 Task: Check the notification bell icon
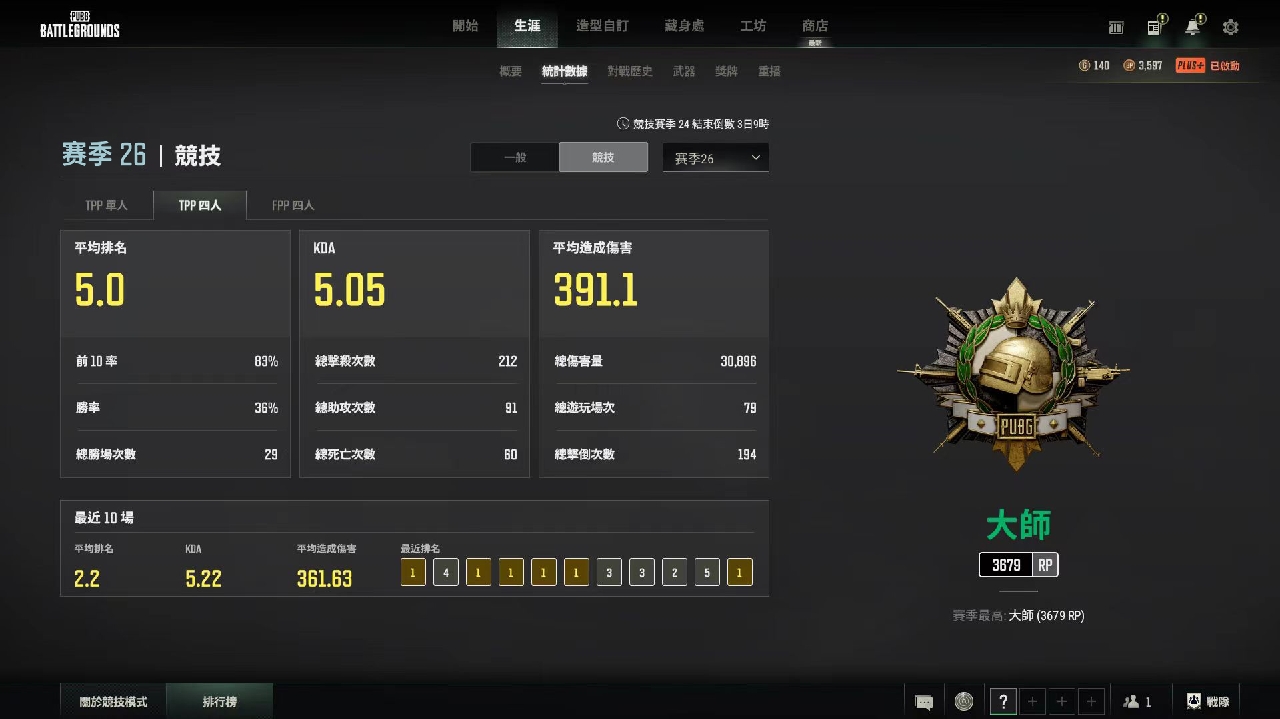[1192, 27]
